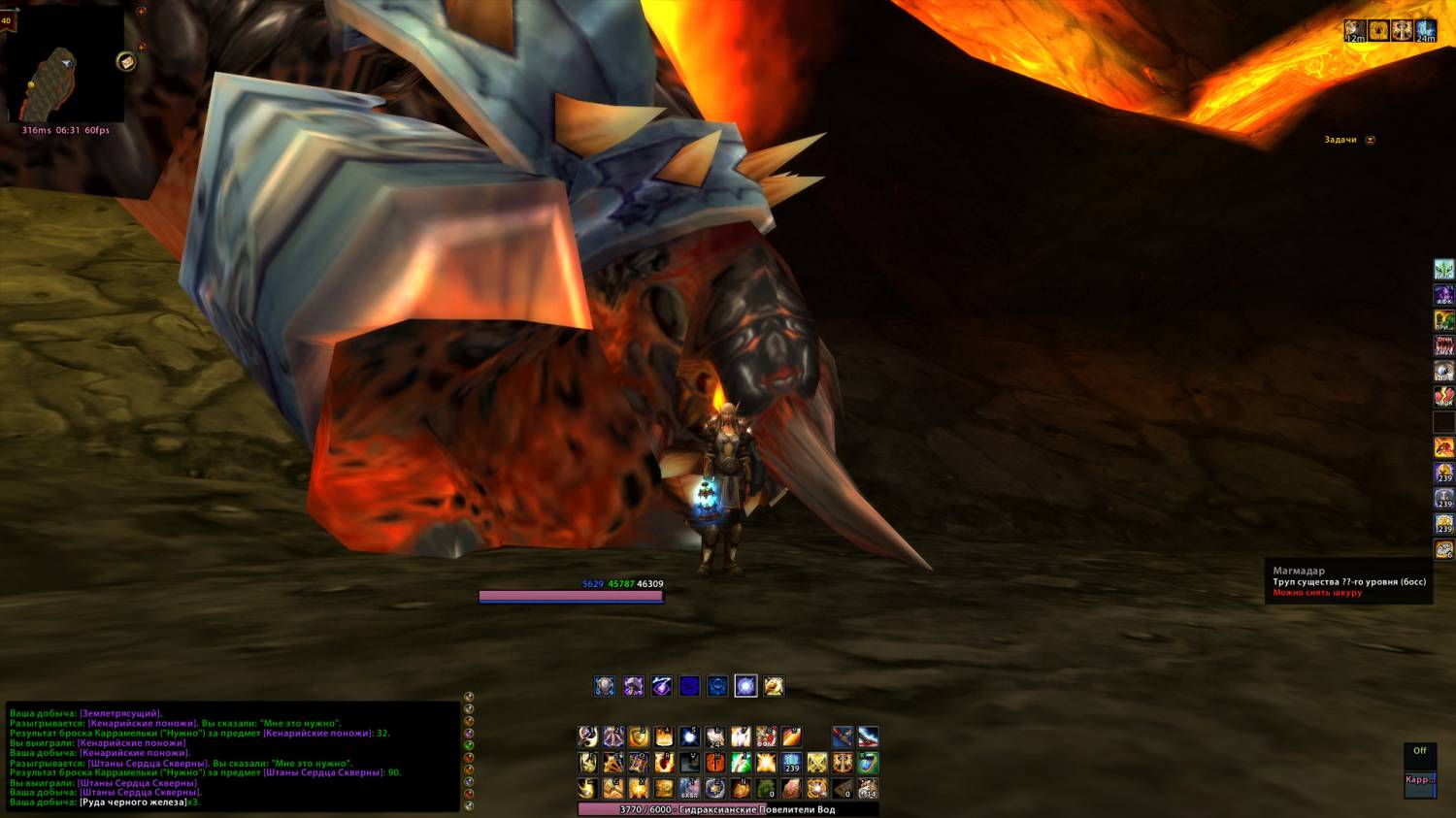
Task: Select the blue 24m buff icon
Action: pos(1425,30)
